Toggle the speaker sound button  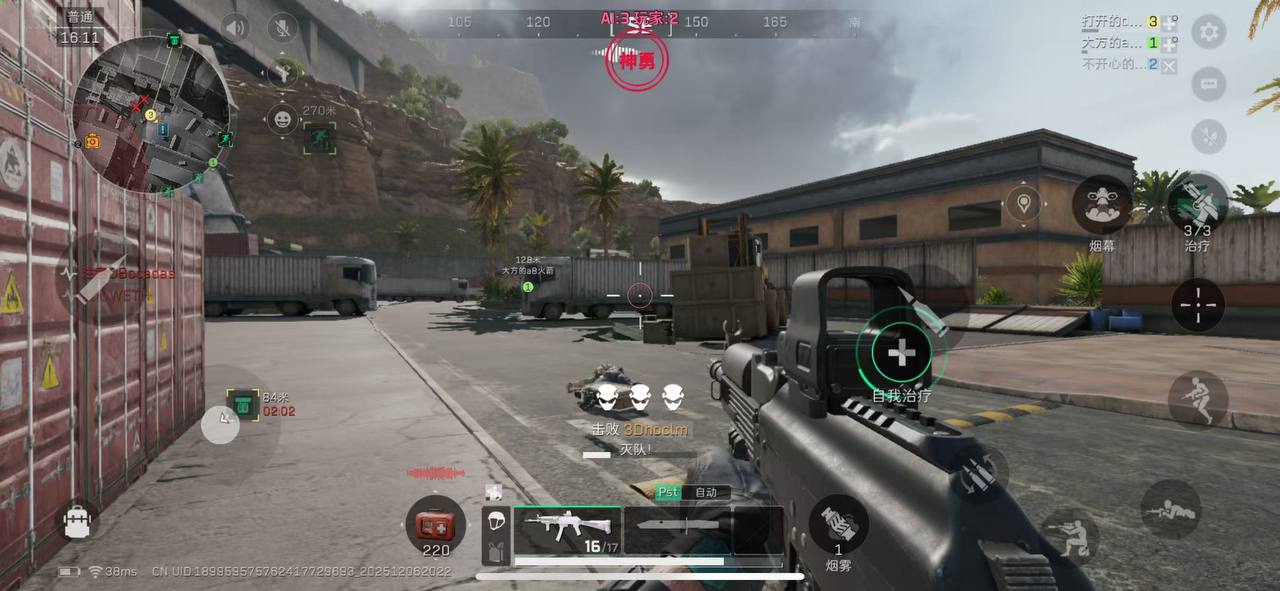(236, 27)
